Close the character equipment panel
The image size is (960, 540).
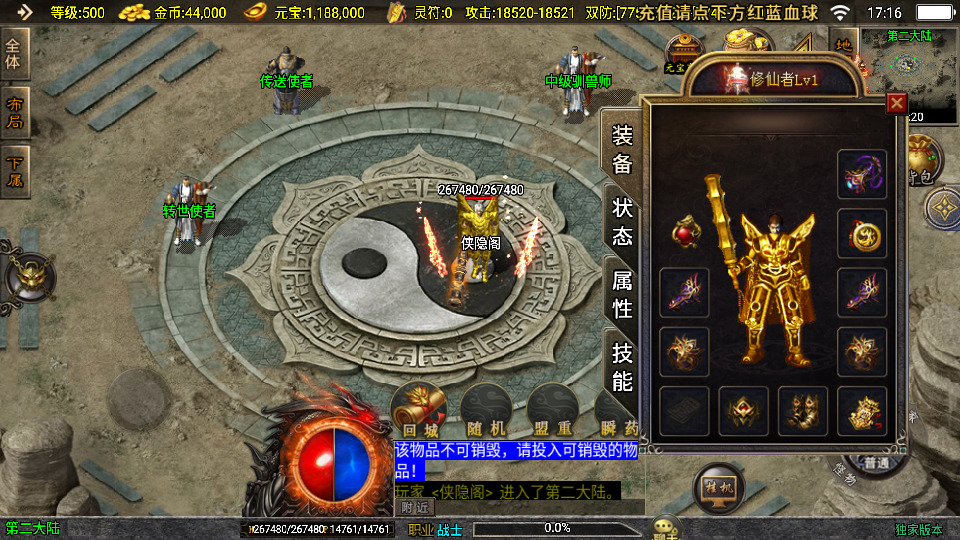point(897,103)
